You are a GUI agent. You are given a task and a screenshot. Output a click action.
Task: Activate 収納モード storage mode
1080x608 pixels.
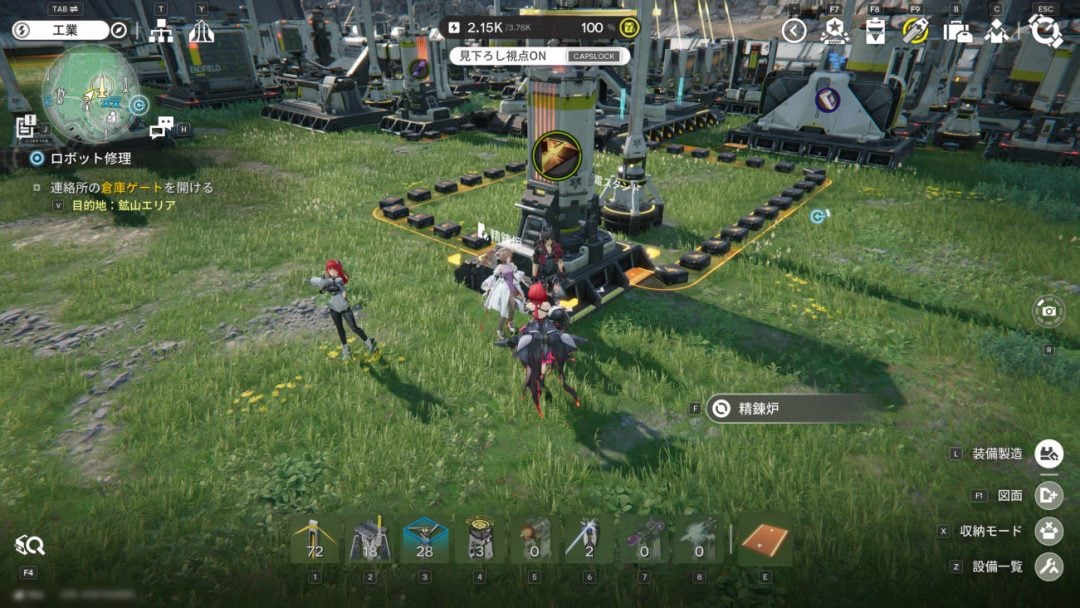1048,531
